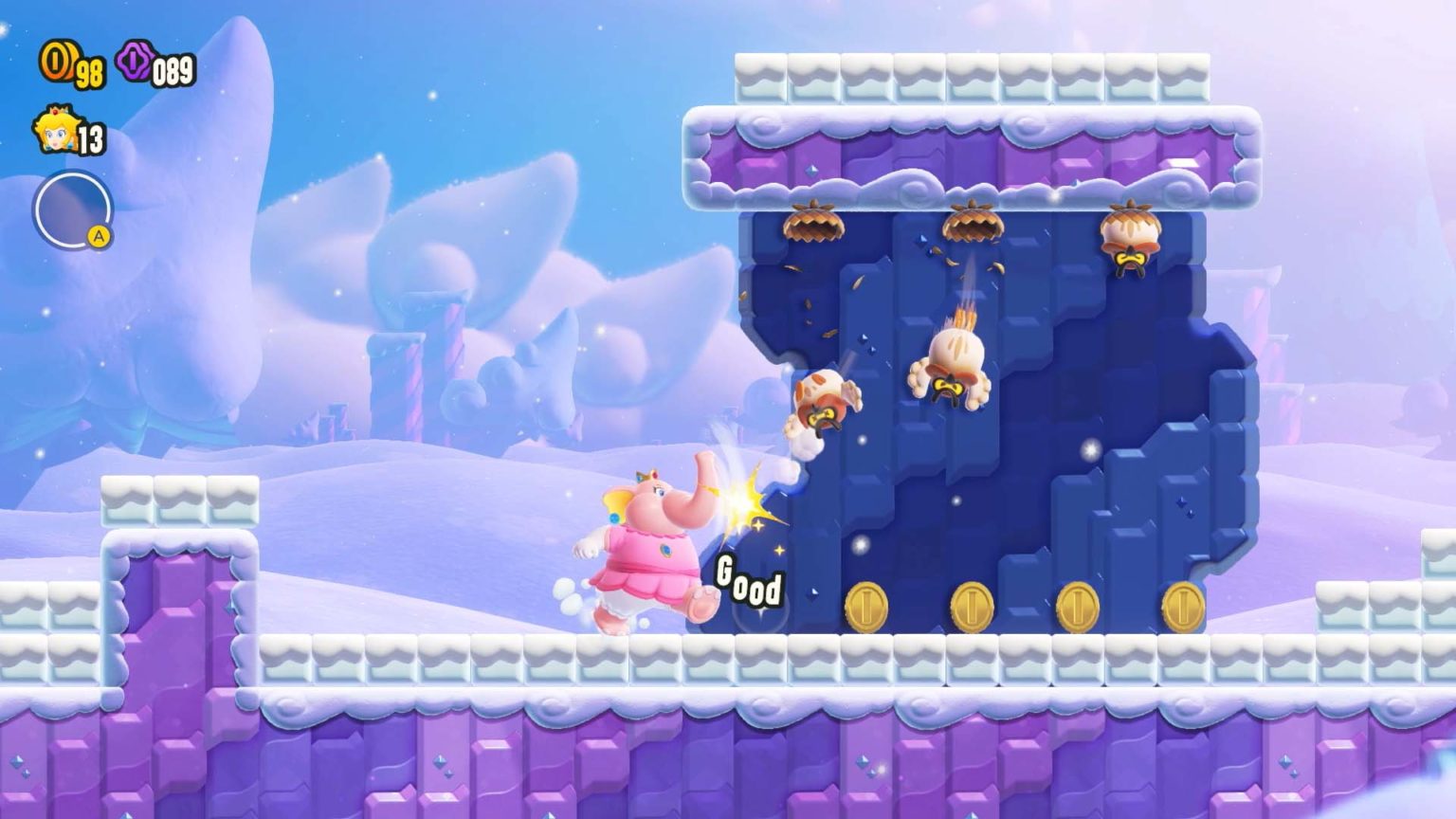Select the rightmost gold coin near the wall
Viewport: 1456px width, 819px height.
pos(1185,607)
